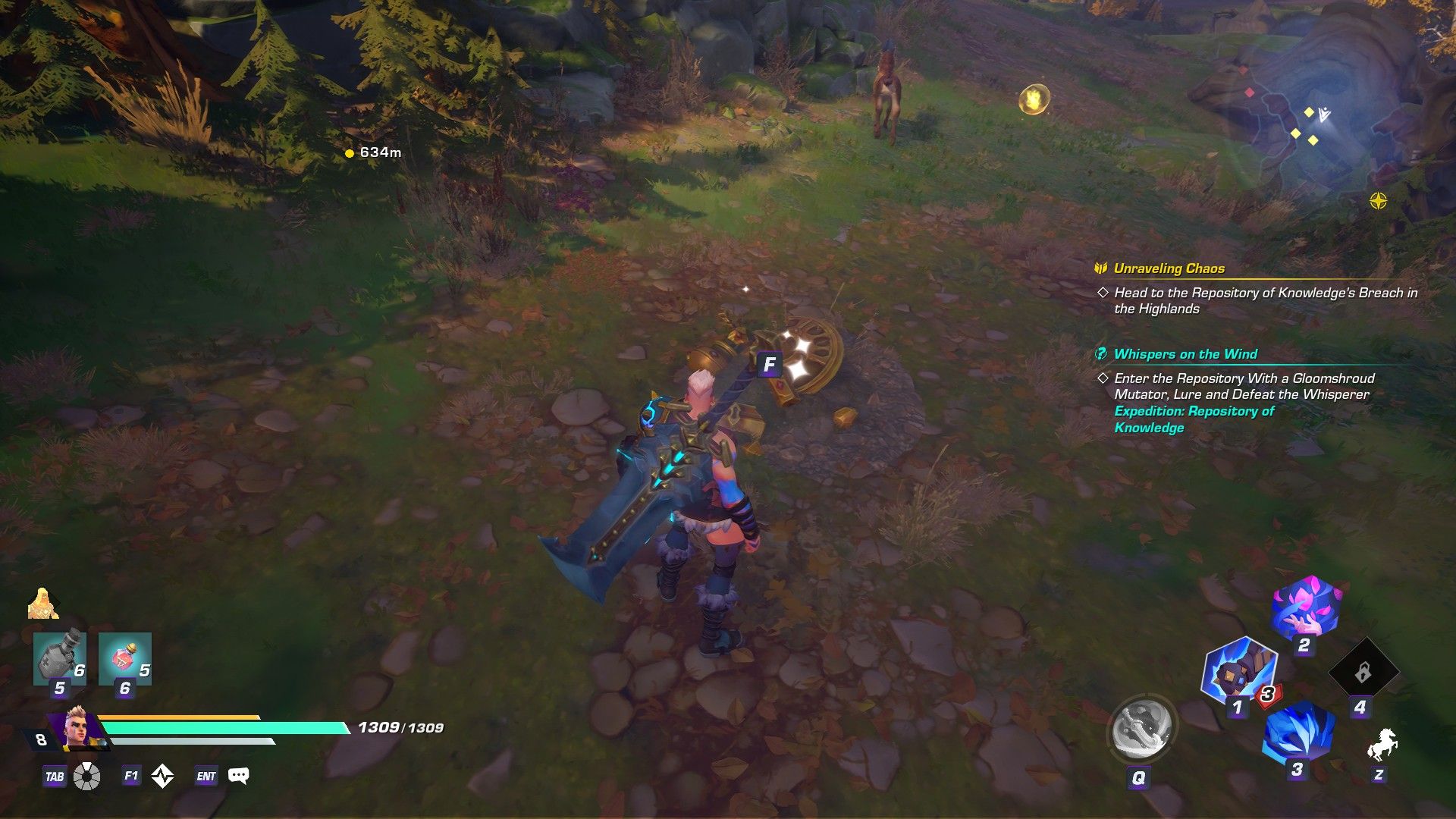This screenshot has height=819, width=1456.
Task: Click the segmented emote wheel icon near TAB
Action: [89, 776]
